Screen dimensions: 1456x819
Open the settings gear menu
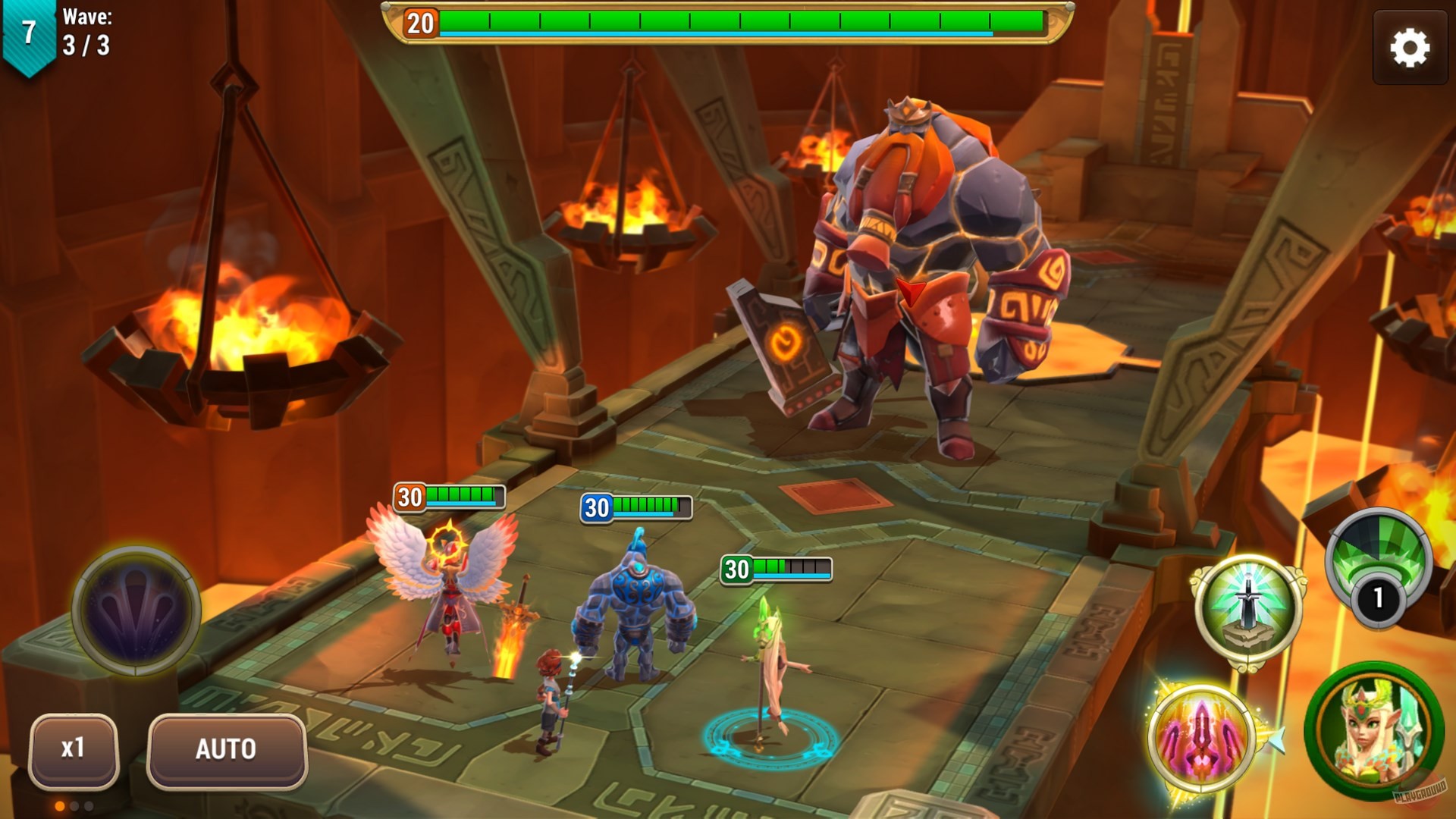(1409, 45)
